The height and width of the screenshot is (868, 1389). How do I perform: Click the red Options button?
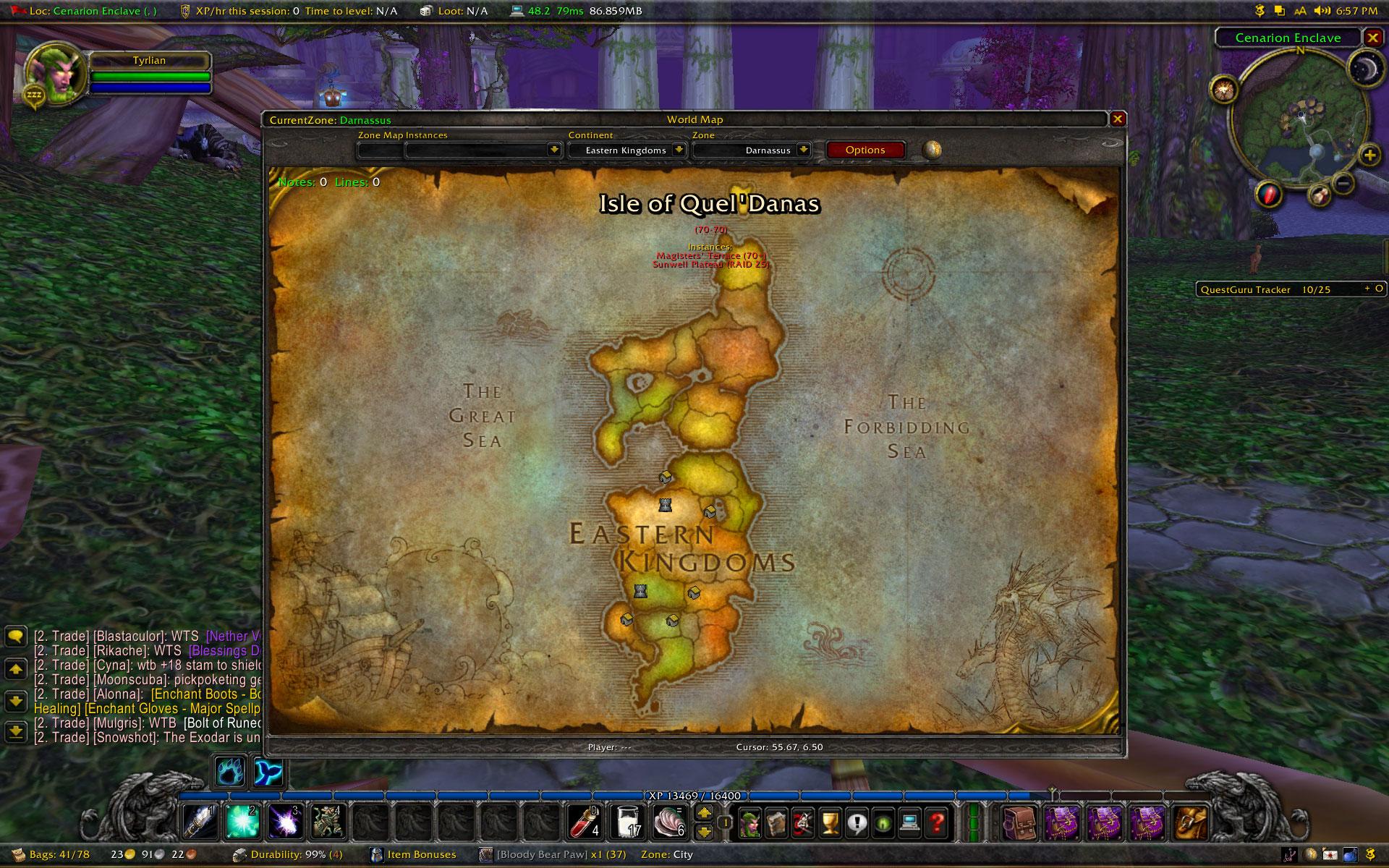[x=865, y=150]
